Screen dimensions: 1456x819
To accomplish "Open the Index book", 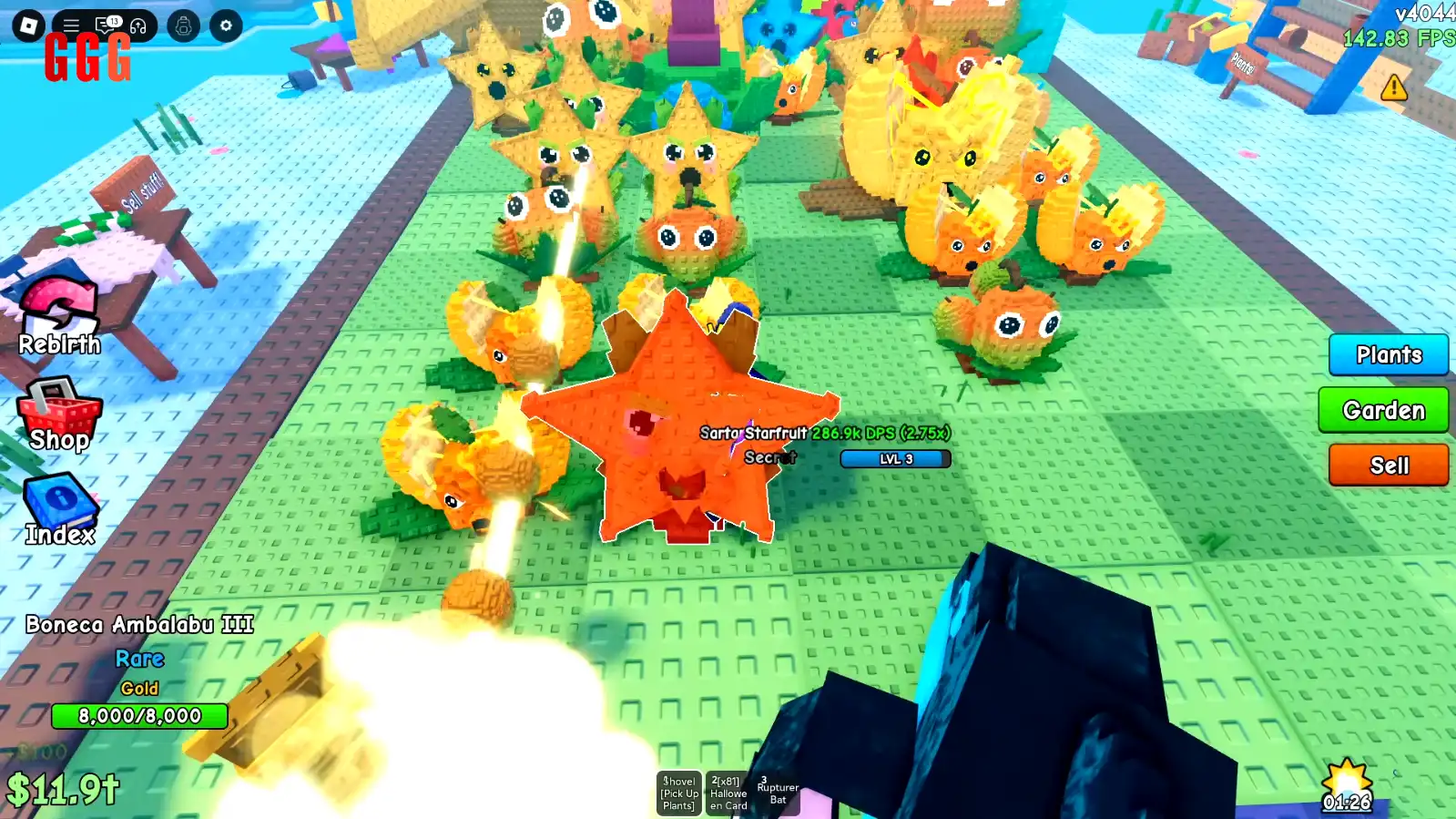I will tap(59, 503).
